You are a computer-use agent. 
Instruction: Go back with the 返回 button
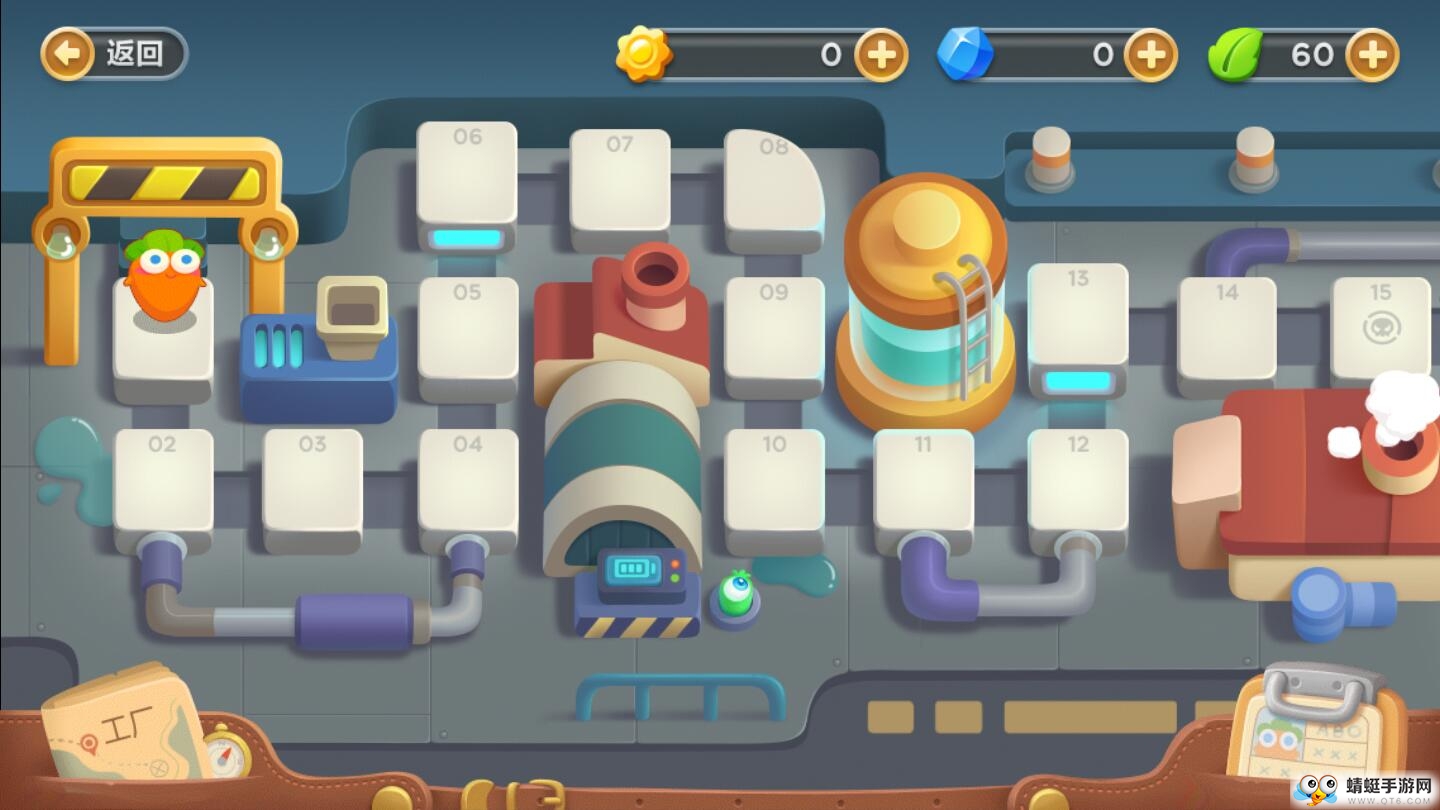click(114, 53)
